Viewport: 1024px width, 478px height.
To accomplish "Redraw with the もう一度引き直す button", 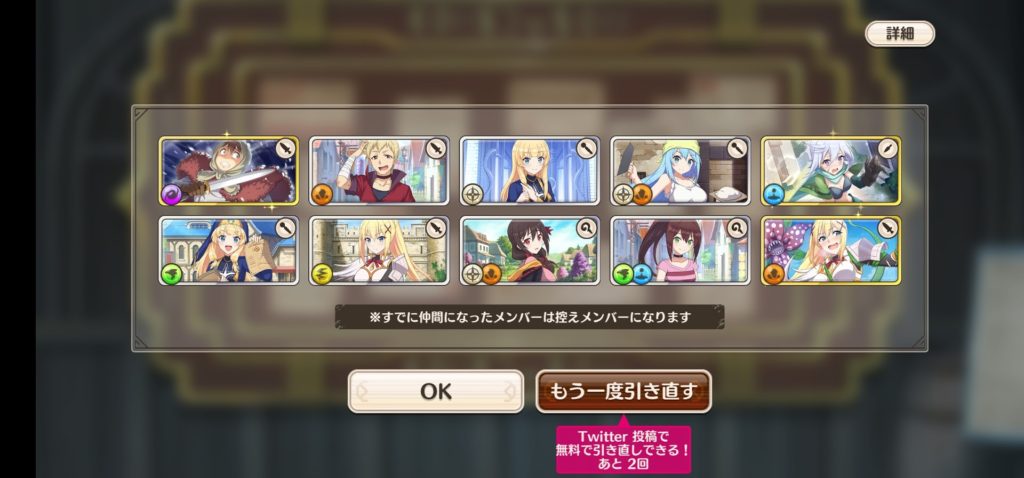I will point(623,391).
